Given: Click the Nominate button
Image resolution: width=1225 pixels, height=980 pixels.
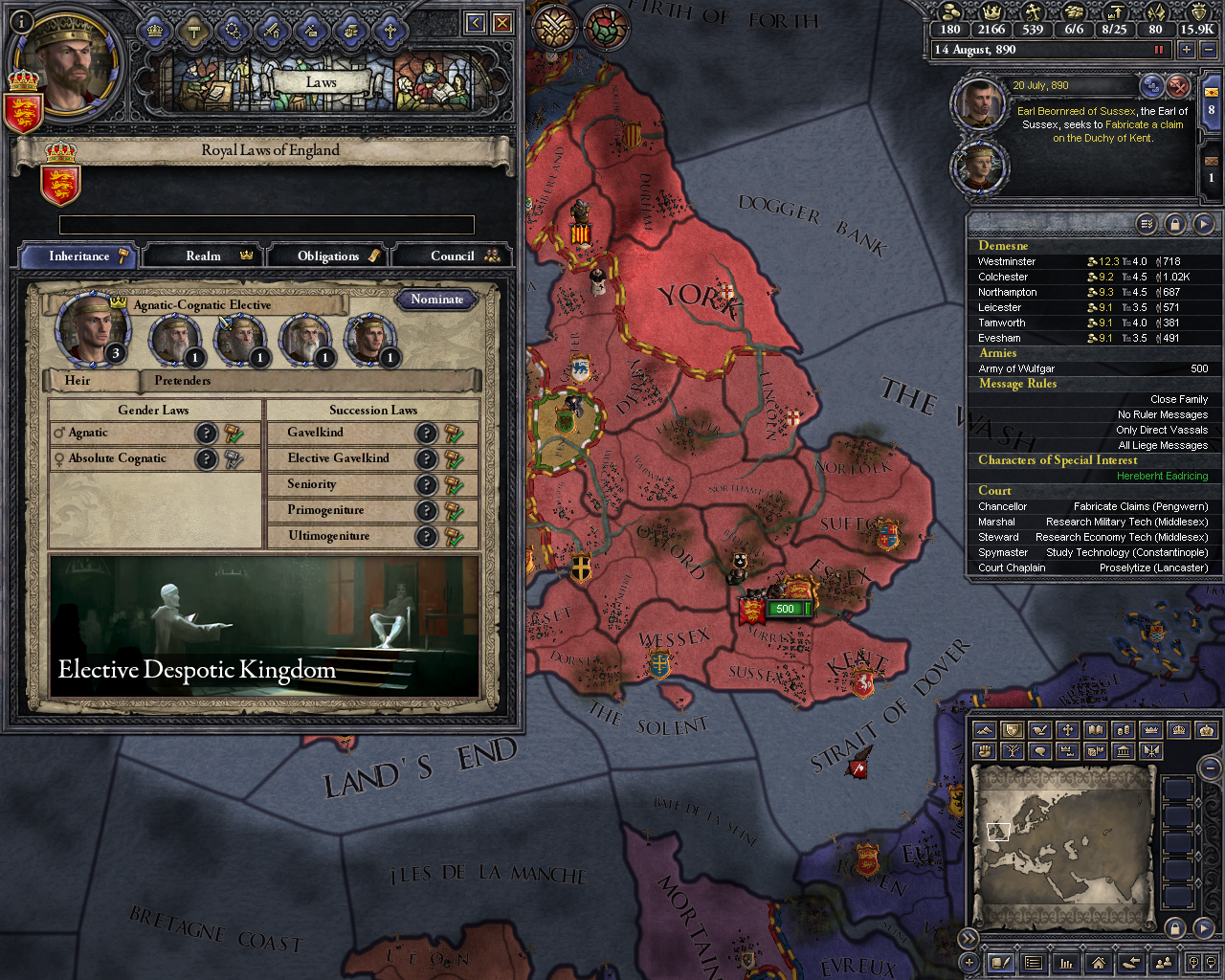Looking at the screenshot, I should (436, 300).
